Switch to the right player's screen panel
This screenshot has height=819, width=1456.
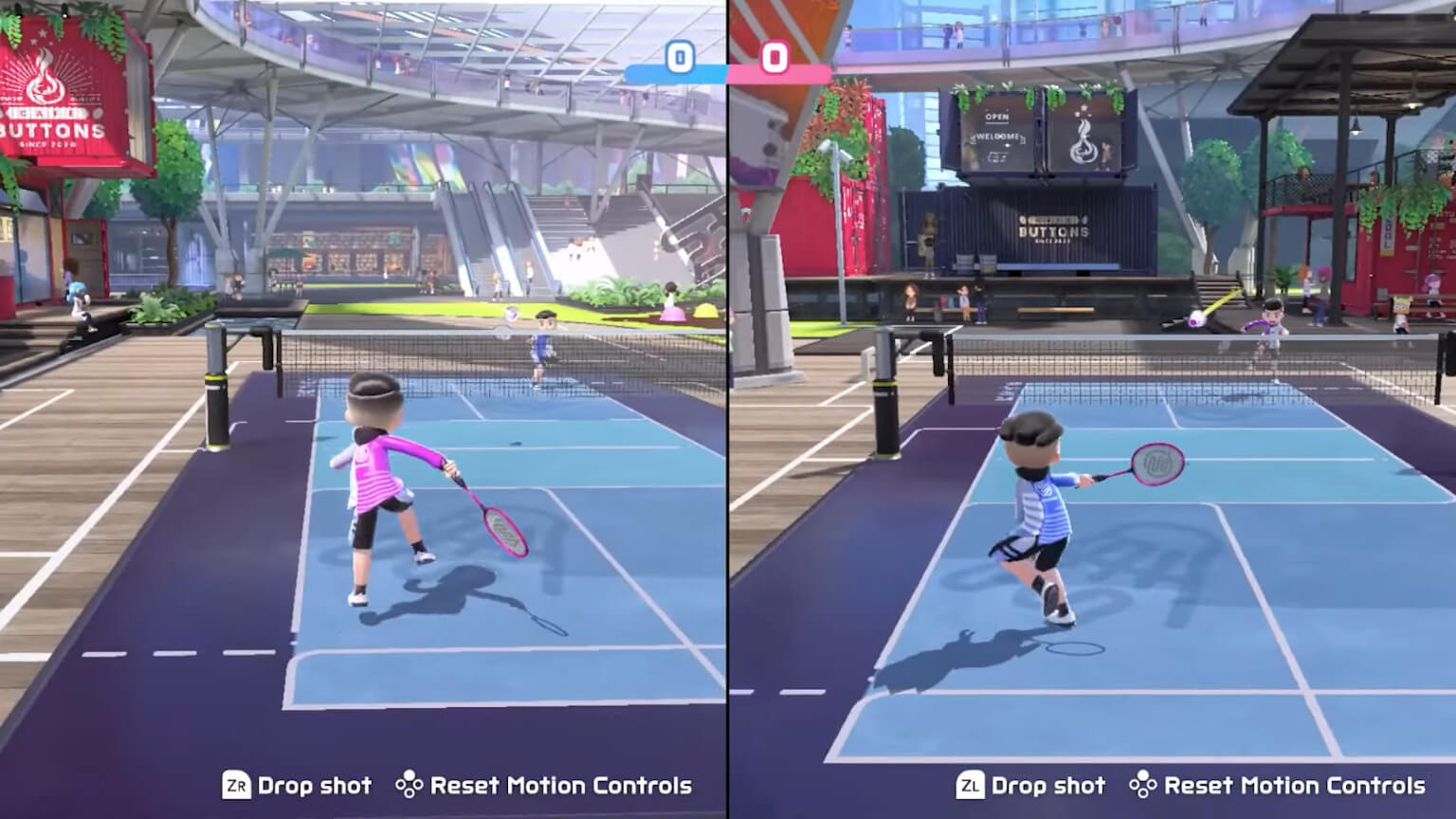[1090, 408]
